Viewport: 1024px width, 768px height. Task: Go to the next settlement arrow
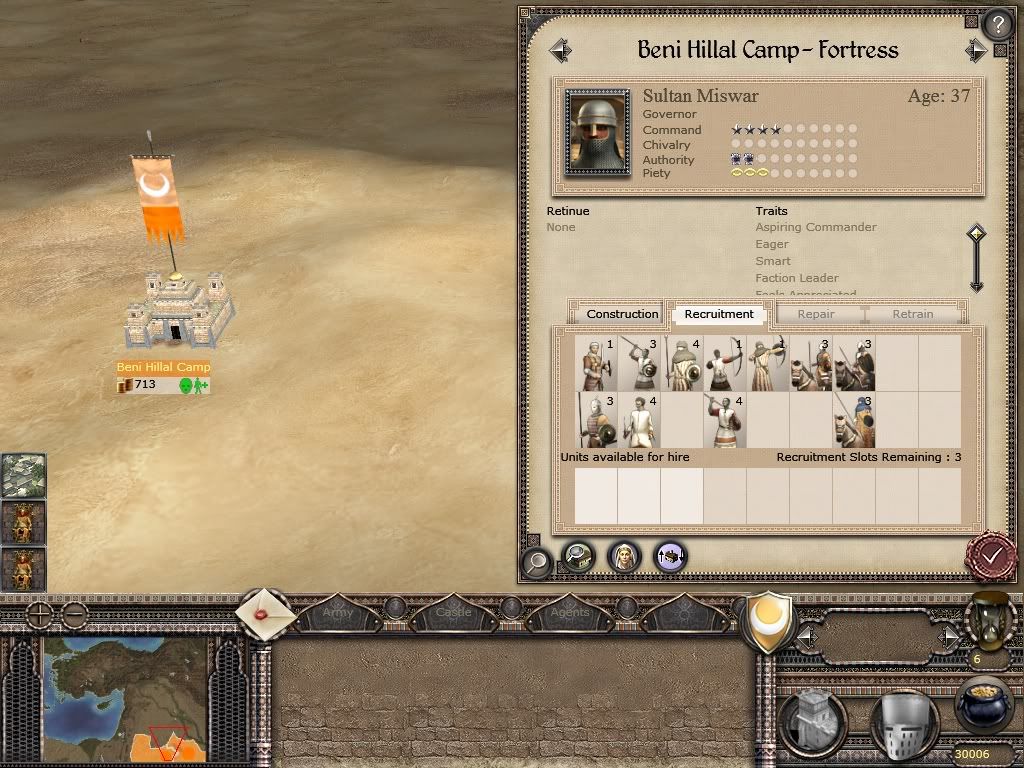976,50
